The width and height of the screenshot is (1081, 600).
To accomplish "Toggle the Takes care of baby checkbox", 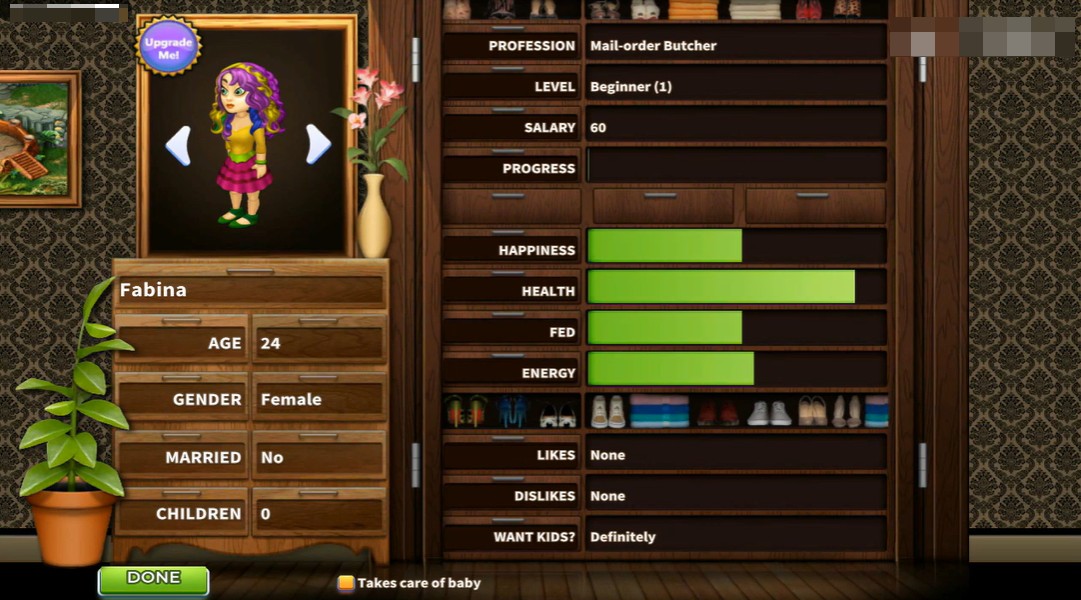I will (x=346, y=583).
